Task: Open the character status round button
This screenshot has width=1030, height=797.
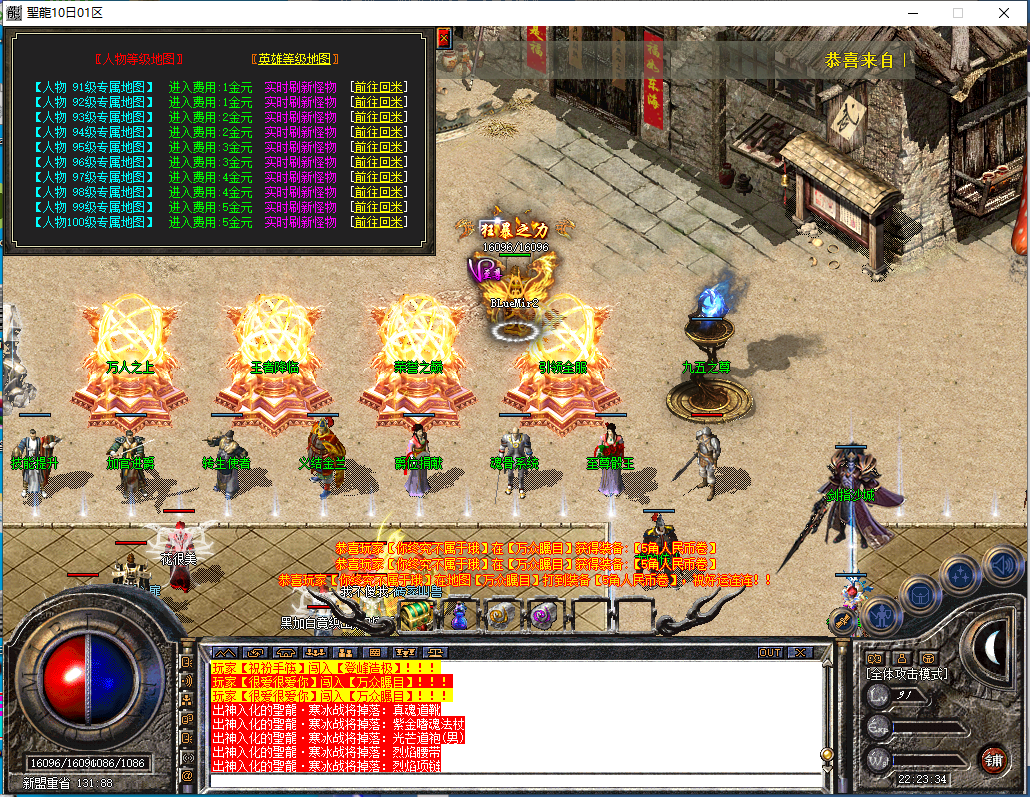Action: pos(883,613)
